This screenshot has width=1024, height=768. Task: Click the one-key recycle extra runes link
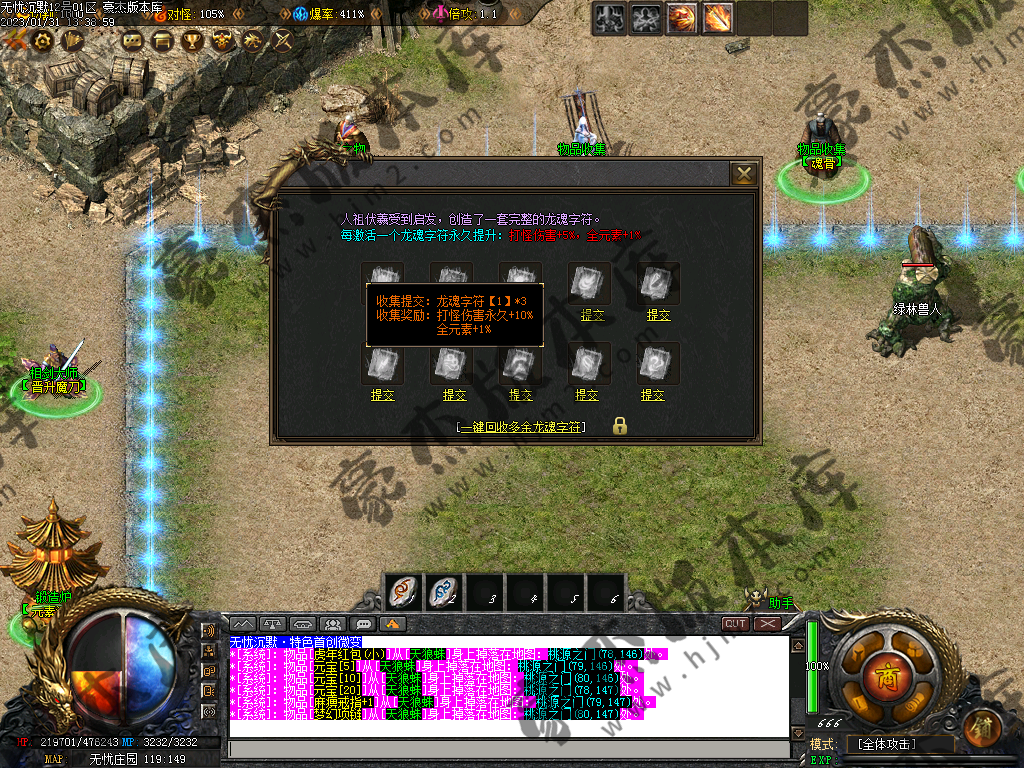click(x=521, y=427)
